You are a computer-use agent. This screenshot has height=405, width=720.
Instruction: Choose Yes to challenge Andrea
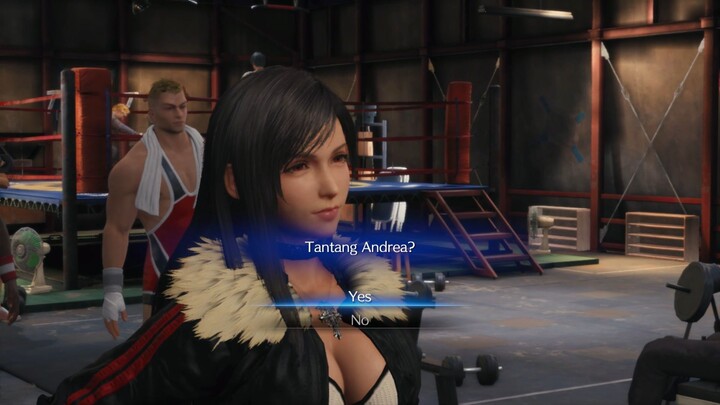(359, 296)
